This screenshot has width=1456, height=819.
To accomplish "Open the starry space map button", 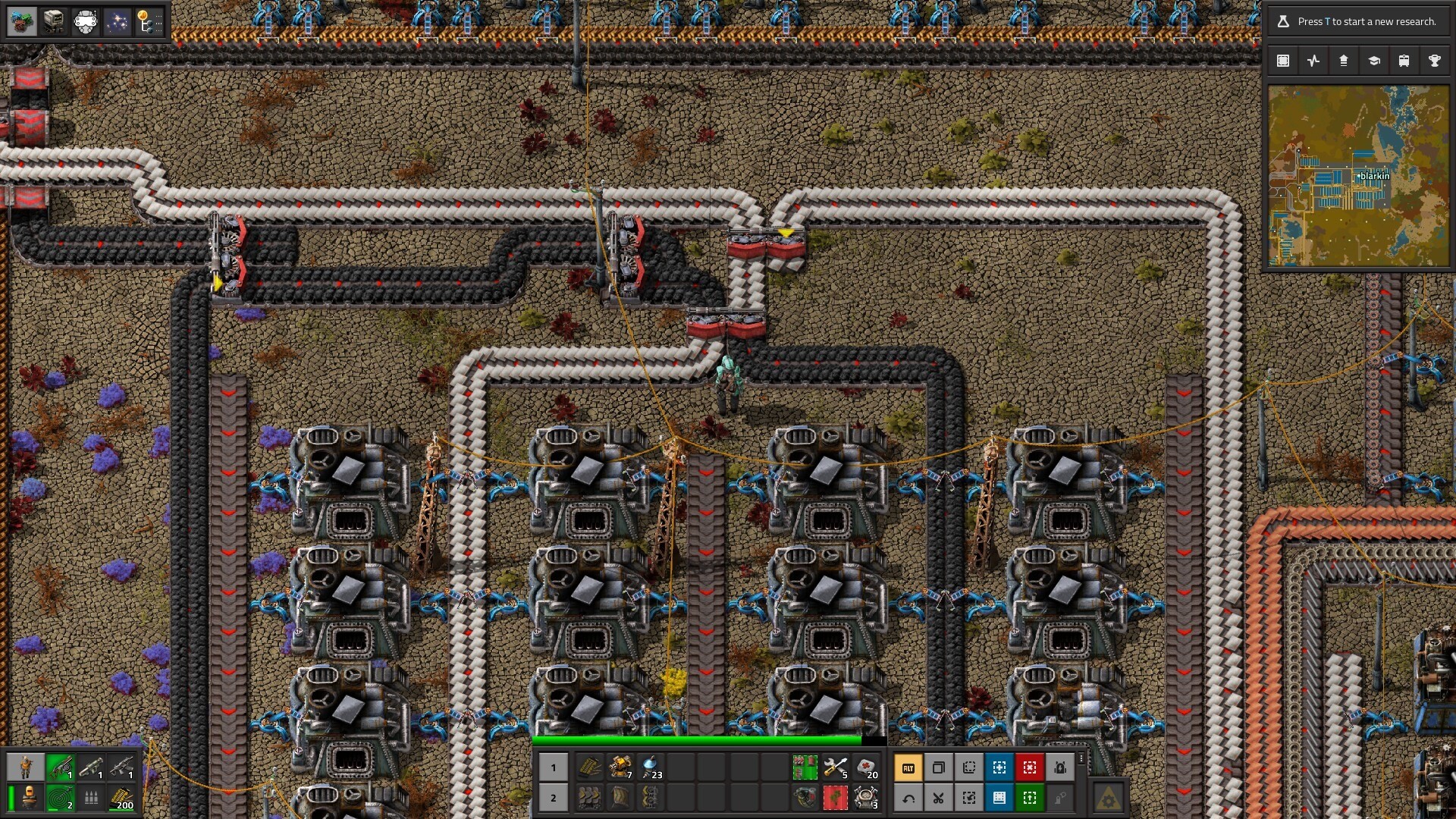I will (x=117, y=22).
